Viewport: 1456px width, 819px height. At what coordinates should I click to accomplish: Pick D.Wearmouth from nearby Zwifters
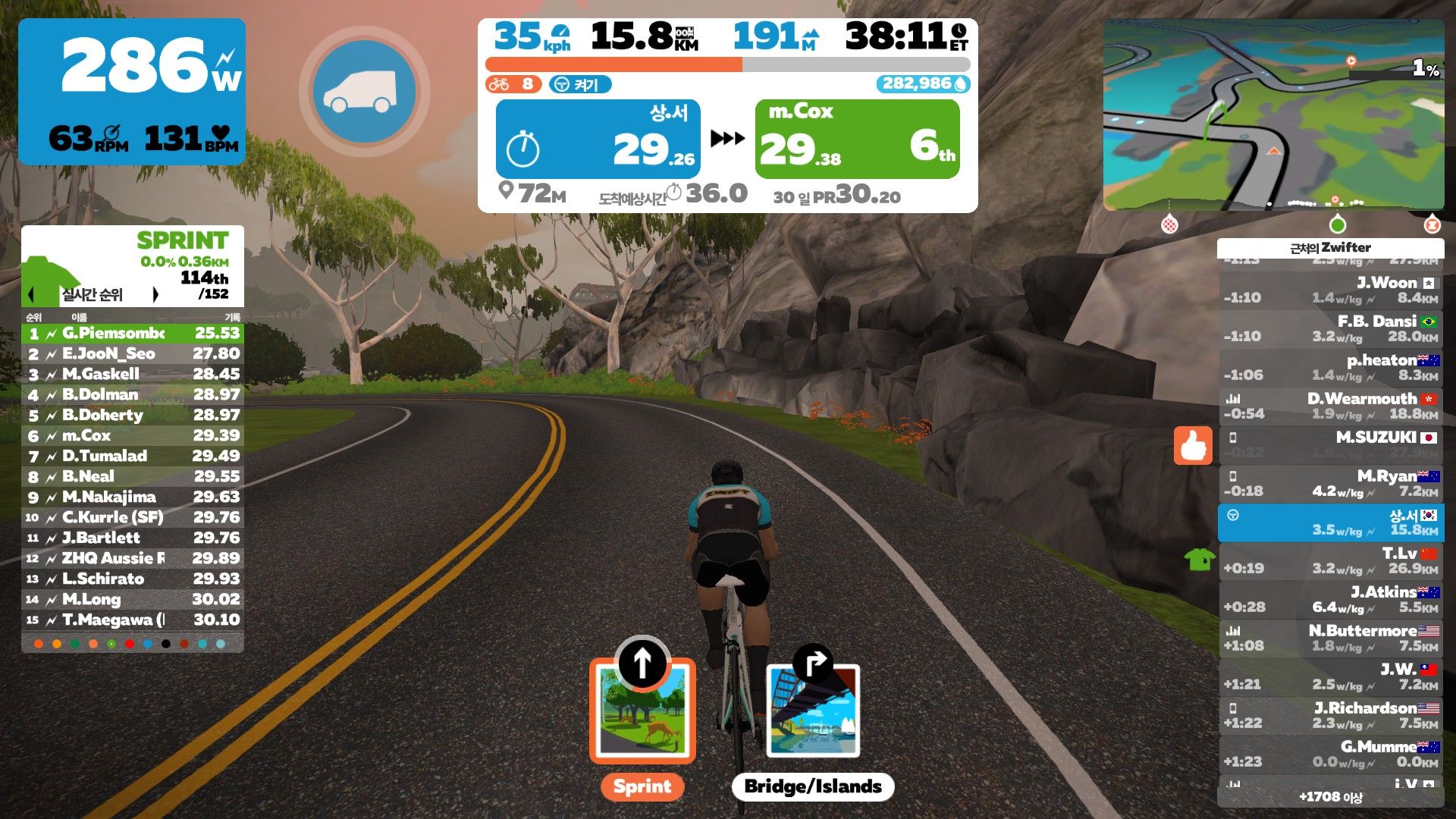click(1331, 406)
